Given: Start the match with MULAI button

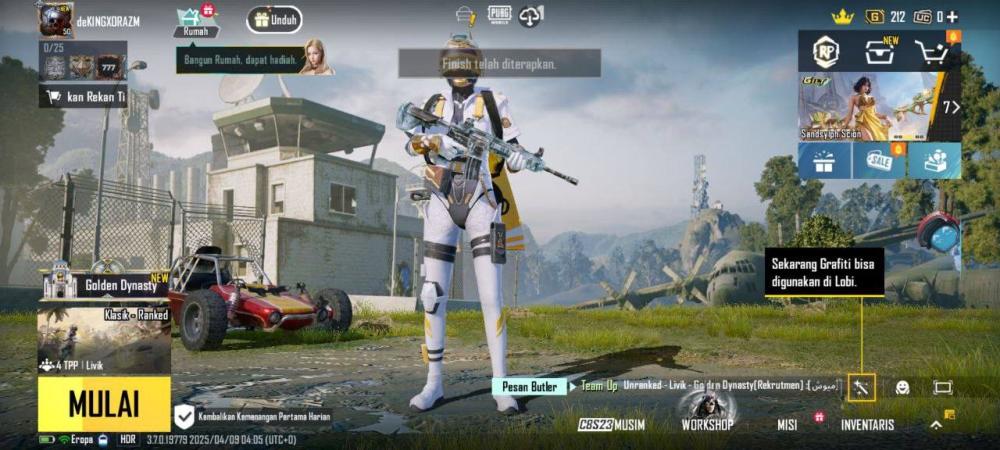Looking at the screenshot, I should coord(103,404).
